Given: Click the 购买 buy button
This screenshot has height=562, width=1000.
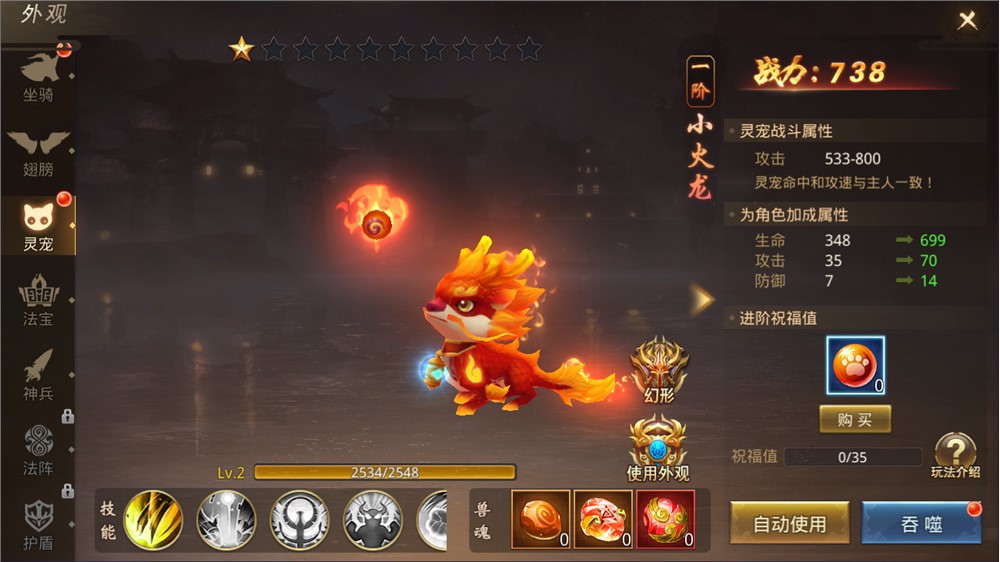Looking at the screenshot, I should pyautogui.click(x=855, y=419).
